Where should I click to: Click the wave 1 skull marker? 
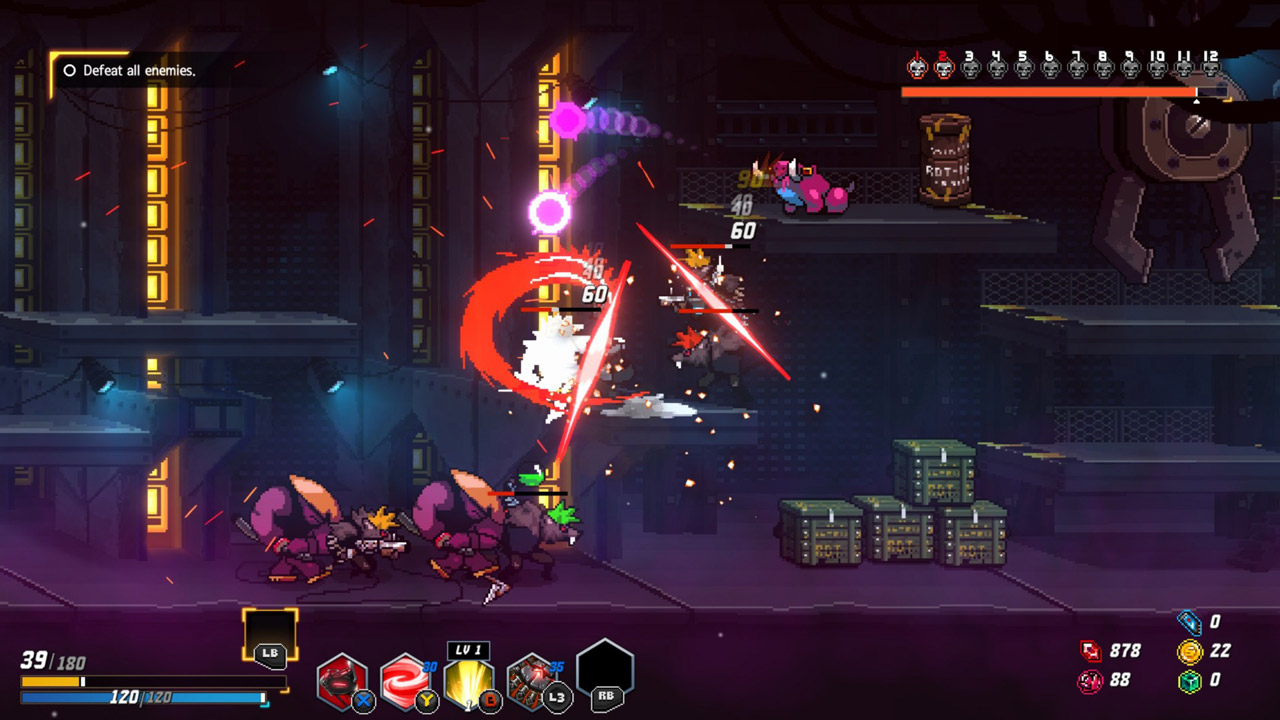tap(917, 67)
